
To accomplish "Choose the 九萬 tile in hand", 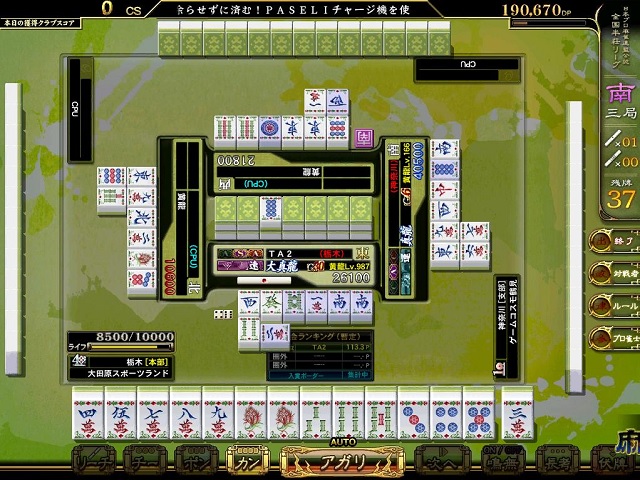I will 219,412.
